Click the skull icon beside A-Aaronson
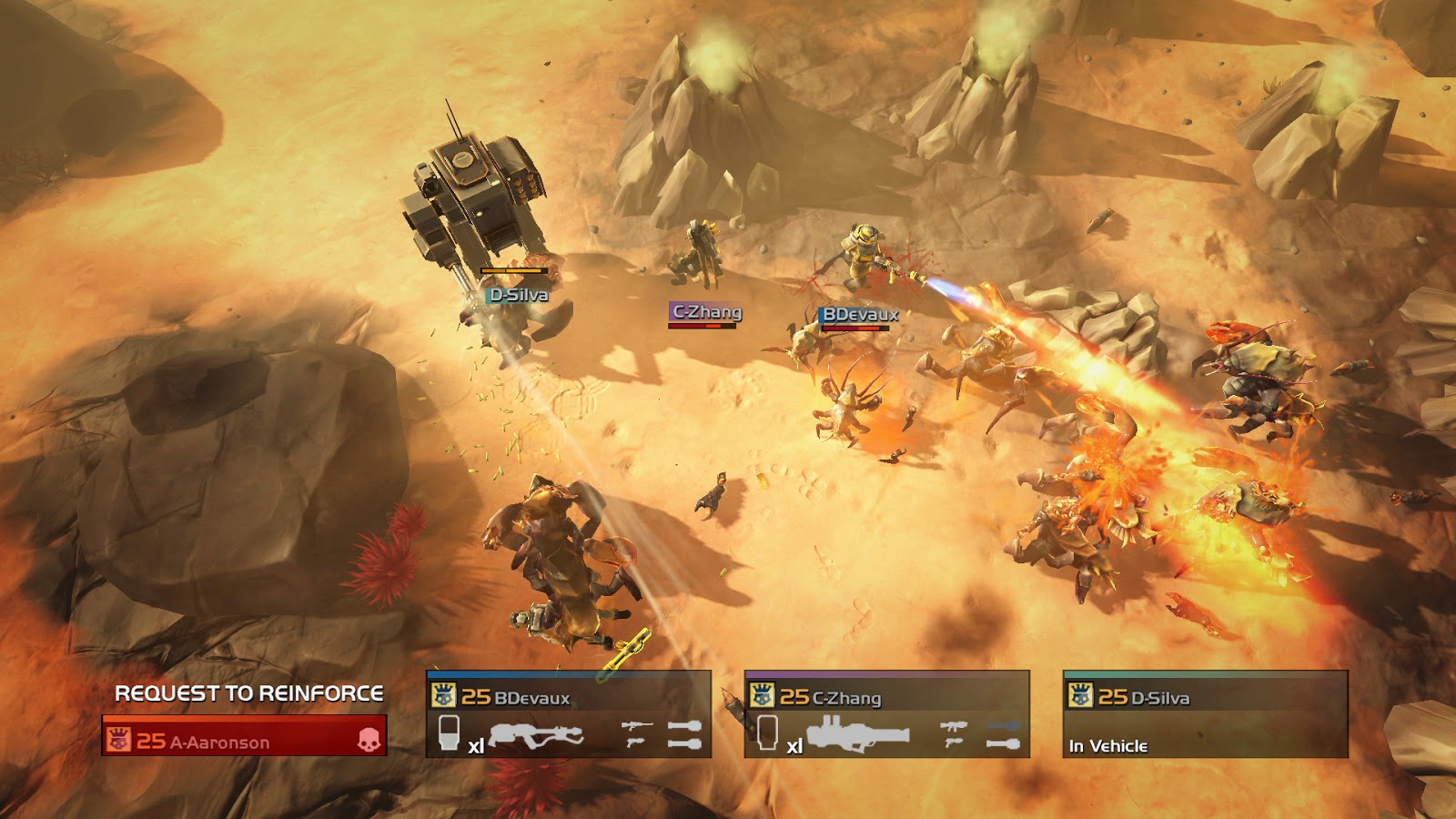This screenshot has height=819, width=1456. [368, 739]
